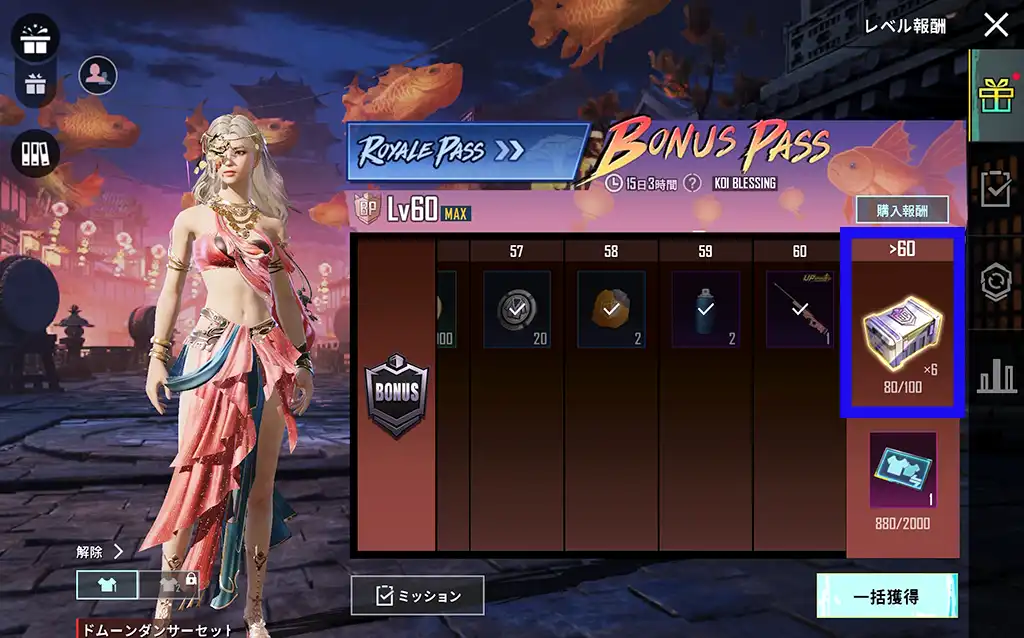Open the 購入報酬 purchase rewards button
Image resolution: width=1024 pixels, height=638 pixels.
coord(902,210)
